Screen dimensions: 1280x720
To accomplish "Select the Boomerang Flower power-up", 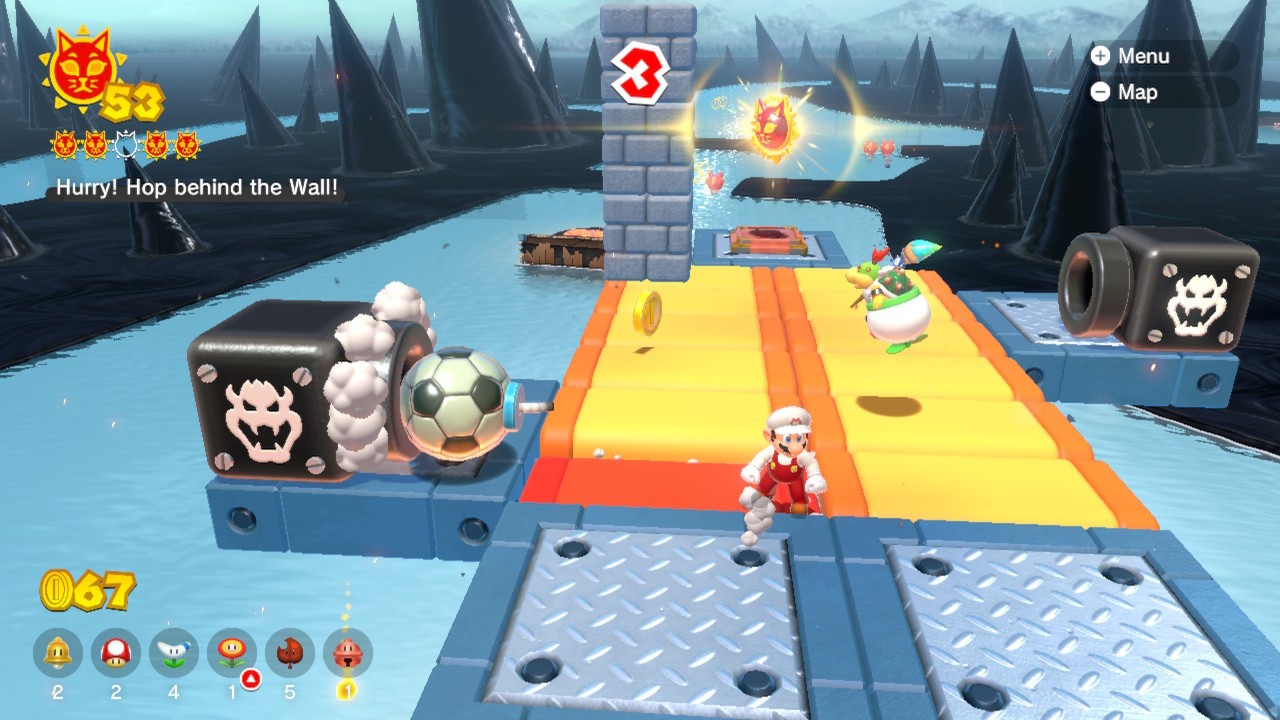I will [x=174, y=654].
